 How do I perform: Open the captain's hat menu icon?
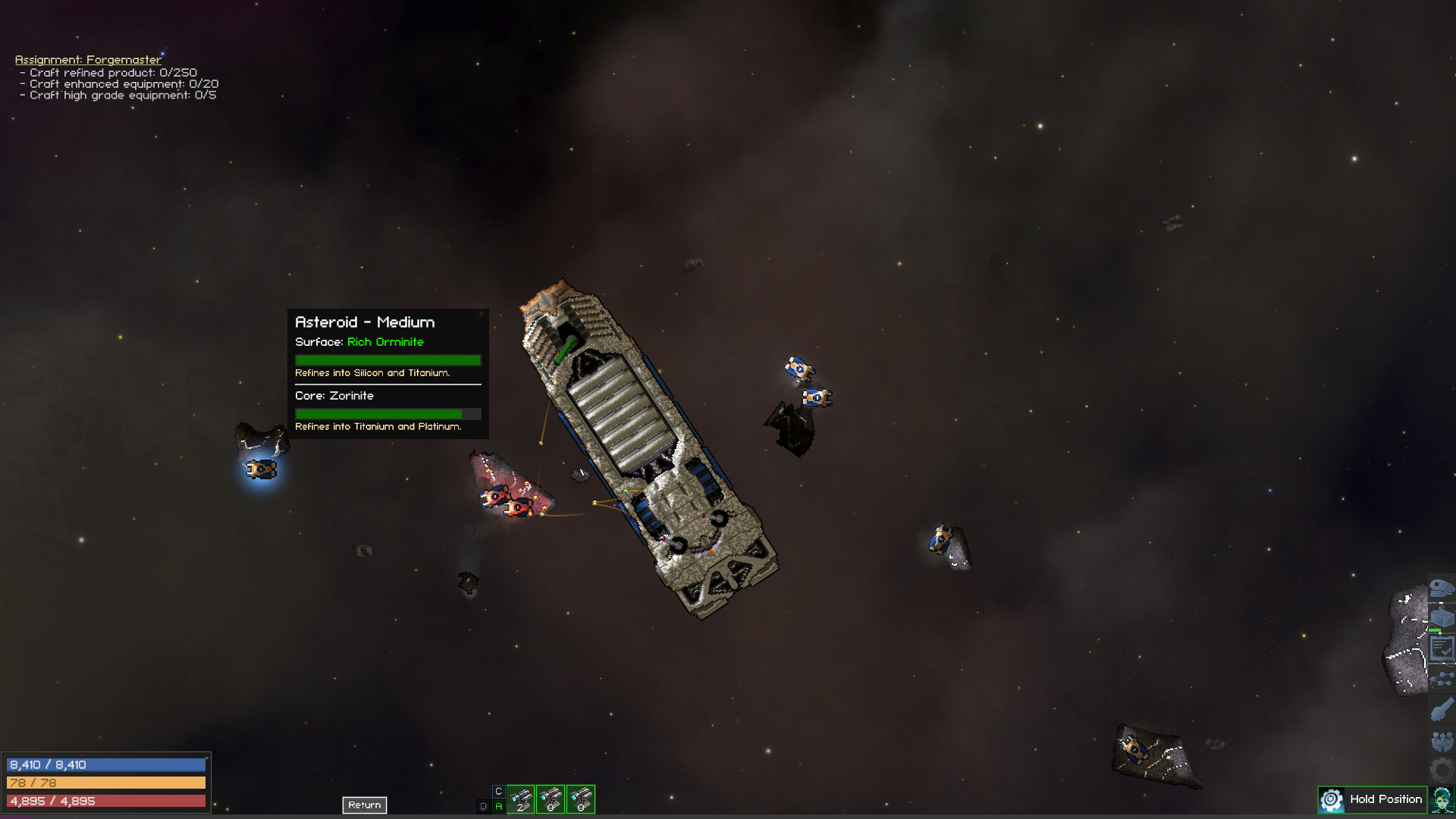click(1441, 588)
